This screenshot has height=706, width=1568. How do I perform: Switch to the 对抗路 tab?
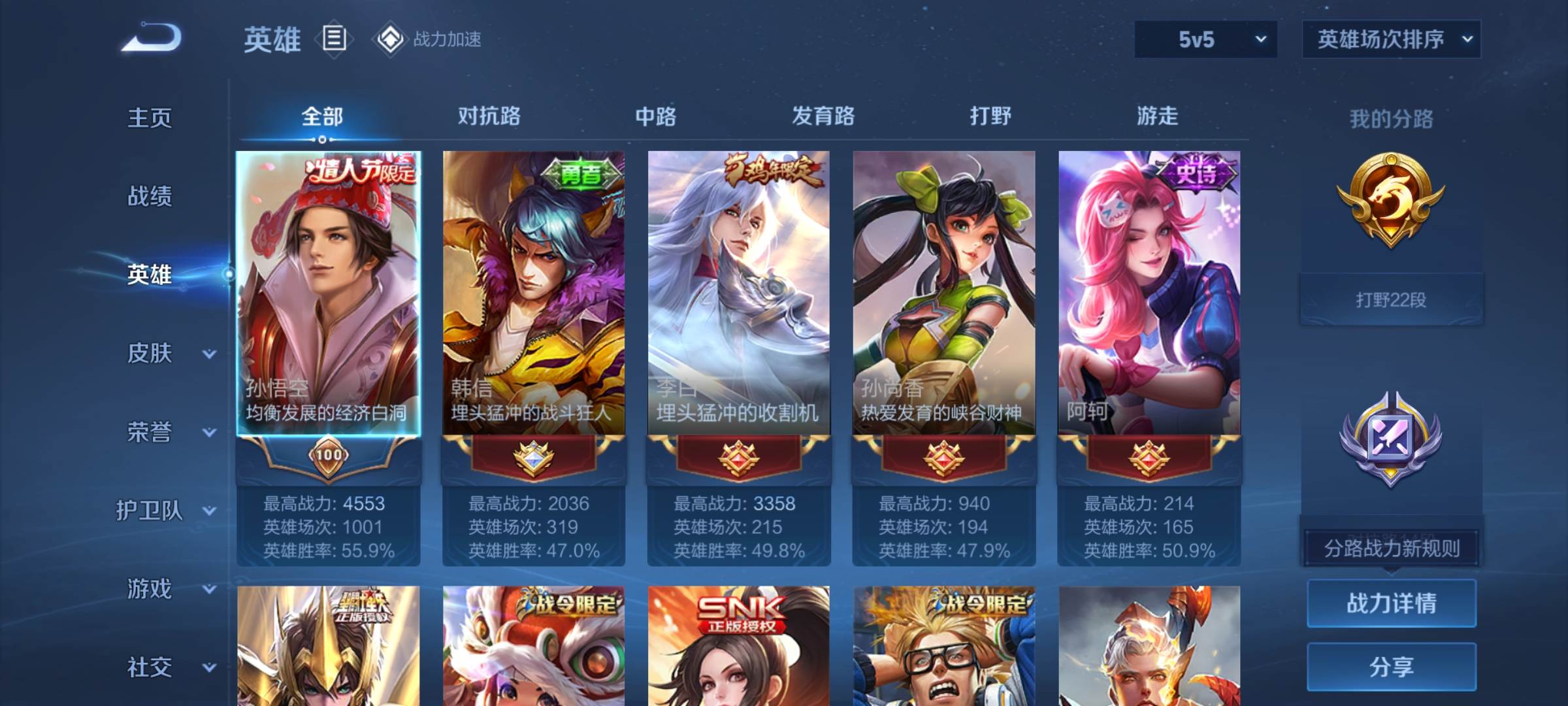pyautogui.click(x=489, y=116)
